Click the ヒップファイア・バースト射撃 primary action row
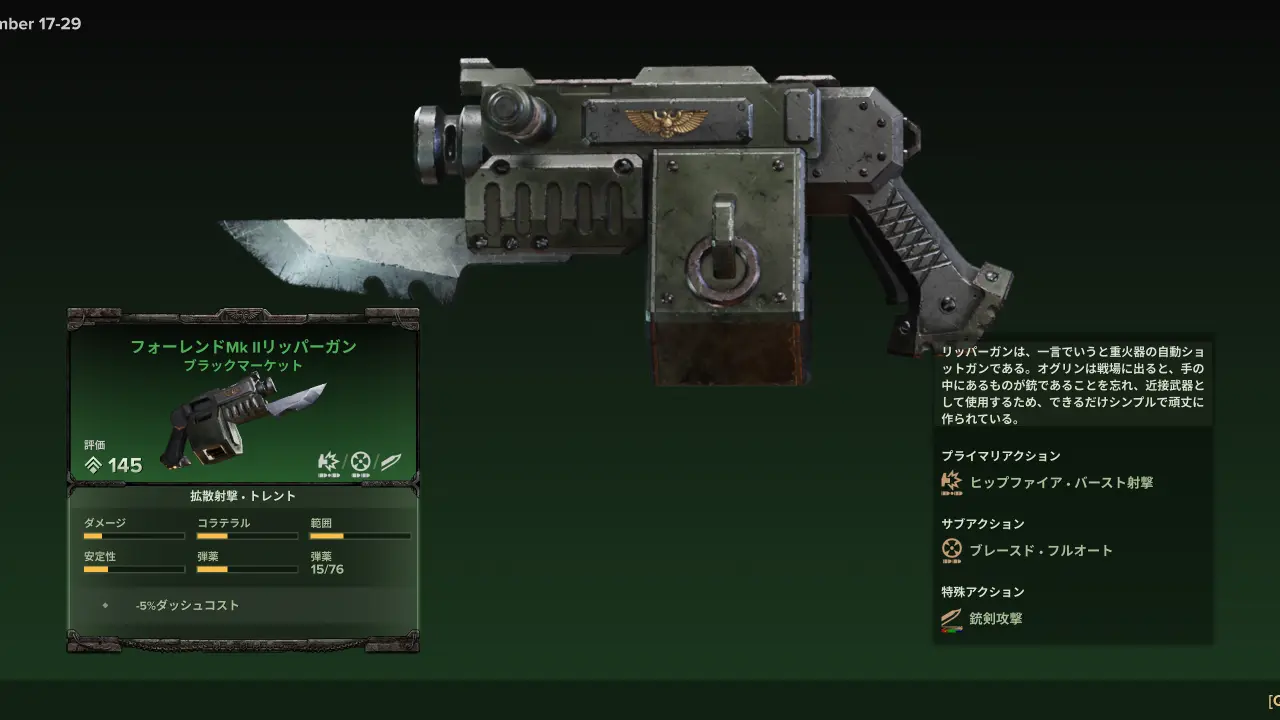 click(x=1060, y=482)
